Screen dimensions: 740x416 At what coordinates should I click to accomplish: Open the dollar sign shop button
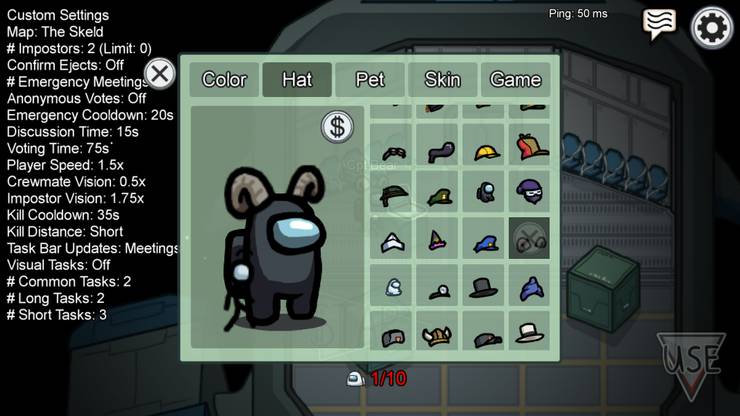pyautogui.click(x=338, y=127)
